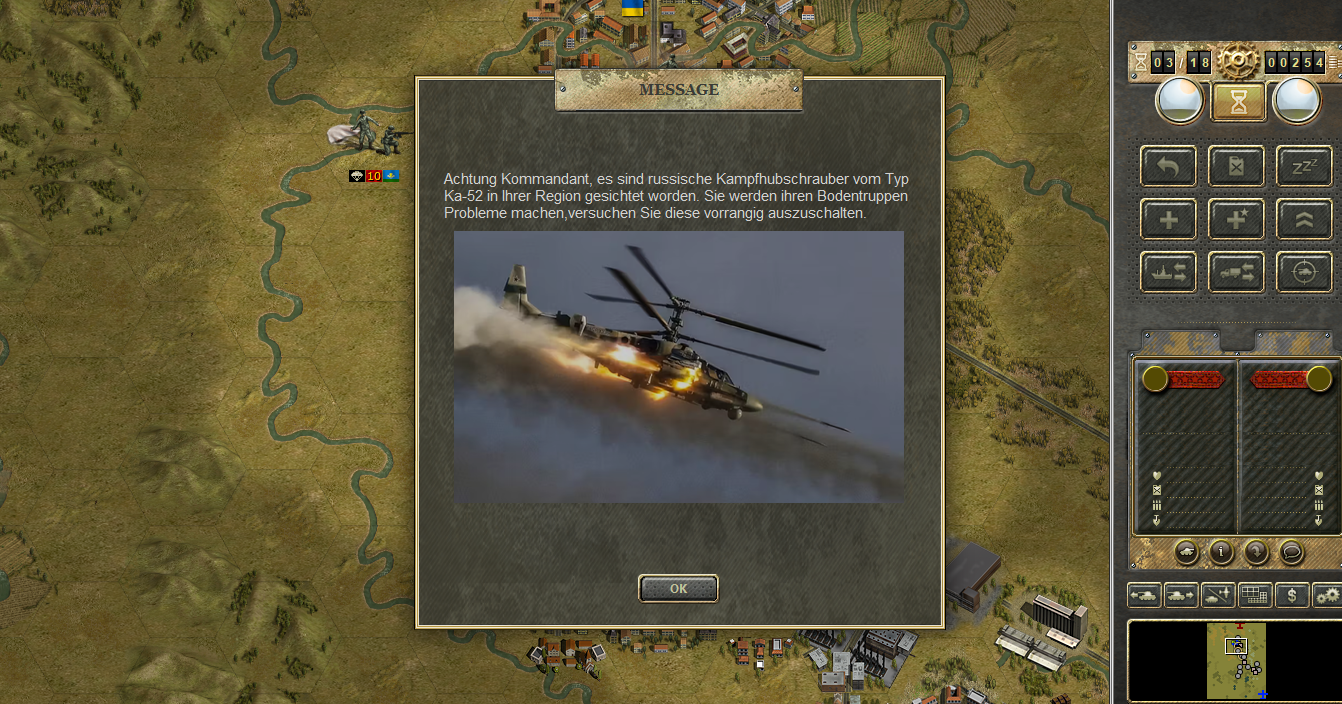Click the undo arrow button
This screenshot has height=704, width=1342.
(1168, 166)
